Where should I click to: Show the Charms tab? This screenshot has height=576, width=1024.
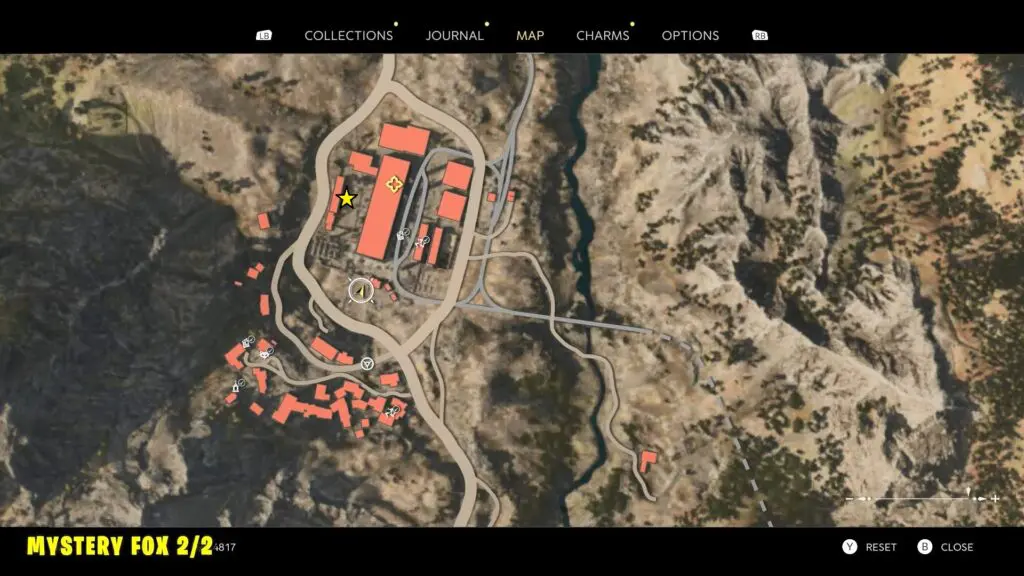602,35
